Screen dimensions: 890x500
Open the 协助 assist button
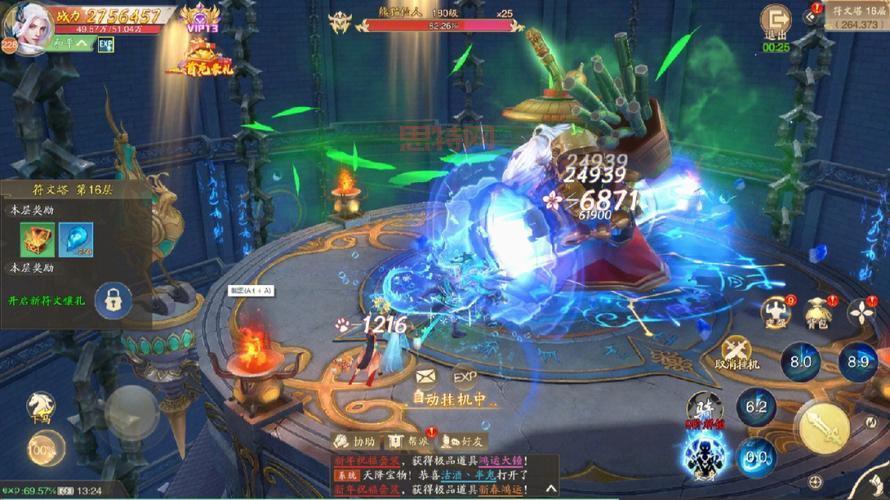pyautogui.click(x=354, y=441)
